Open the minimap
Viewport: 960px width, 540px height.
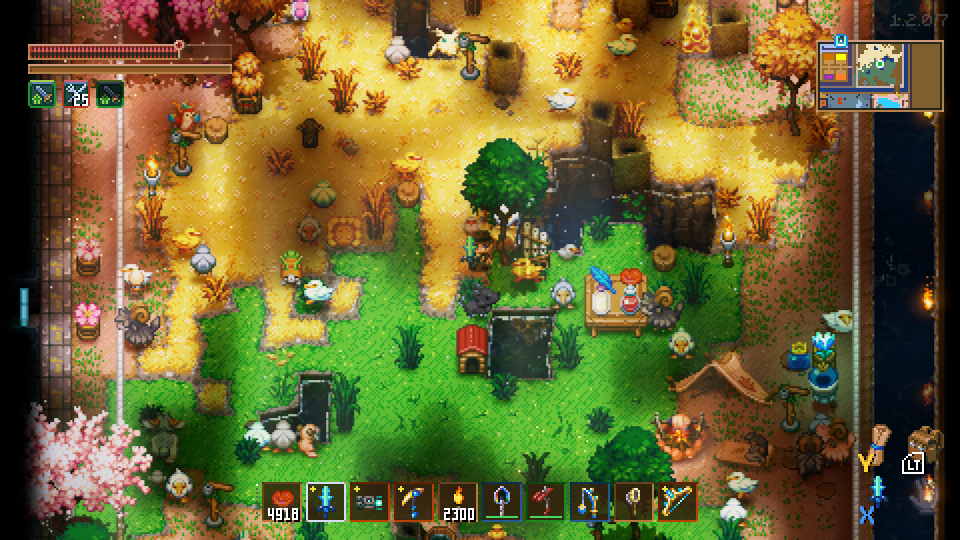pos(880,75)
